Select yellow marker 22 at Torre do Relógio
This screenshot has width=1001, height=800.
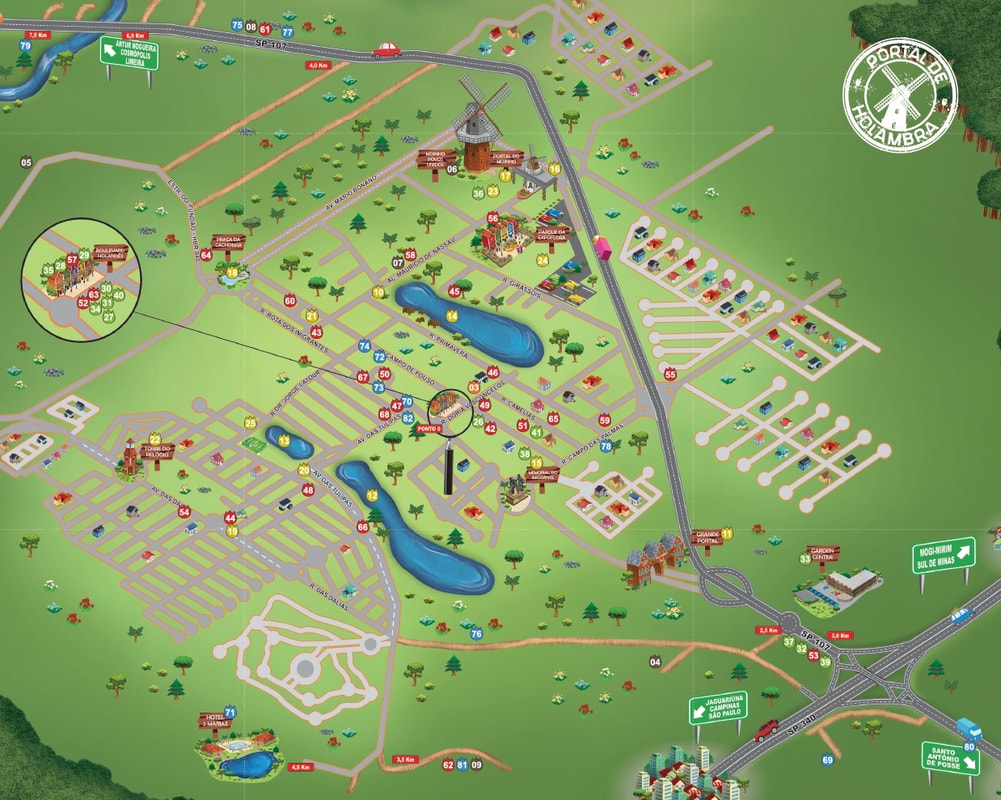point(155,439)
